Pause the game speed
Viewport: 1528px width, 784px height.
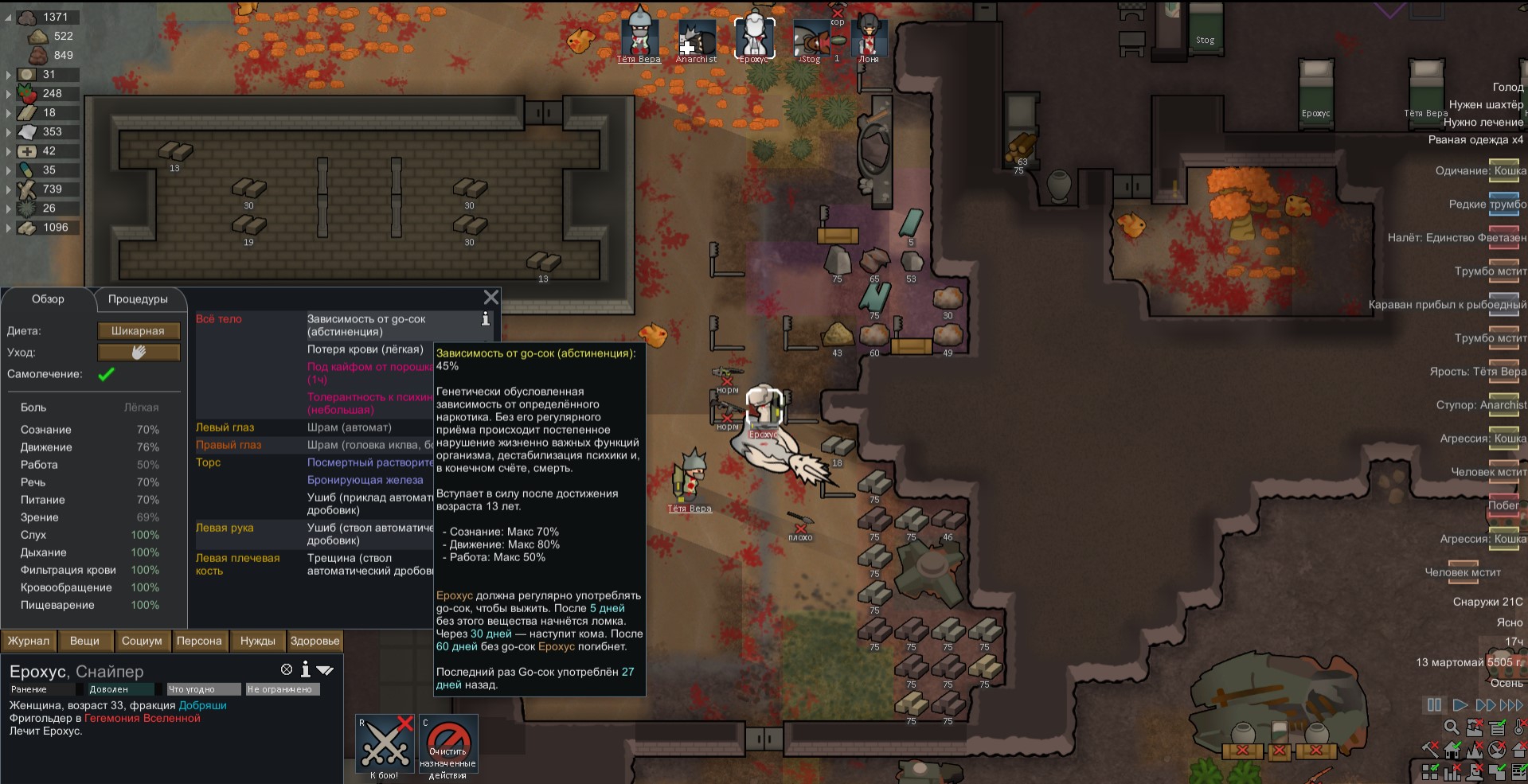coord(1434,705)
